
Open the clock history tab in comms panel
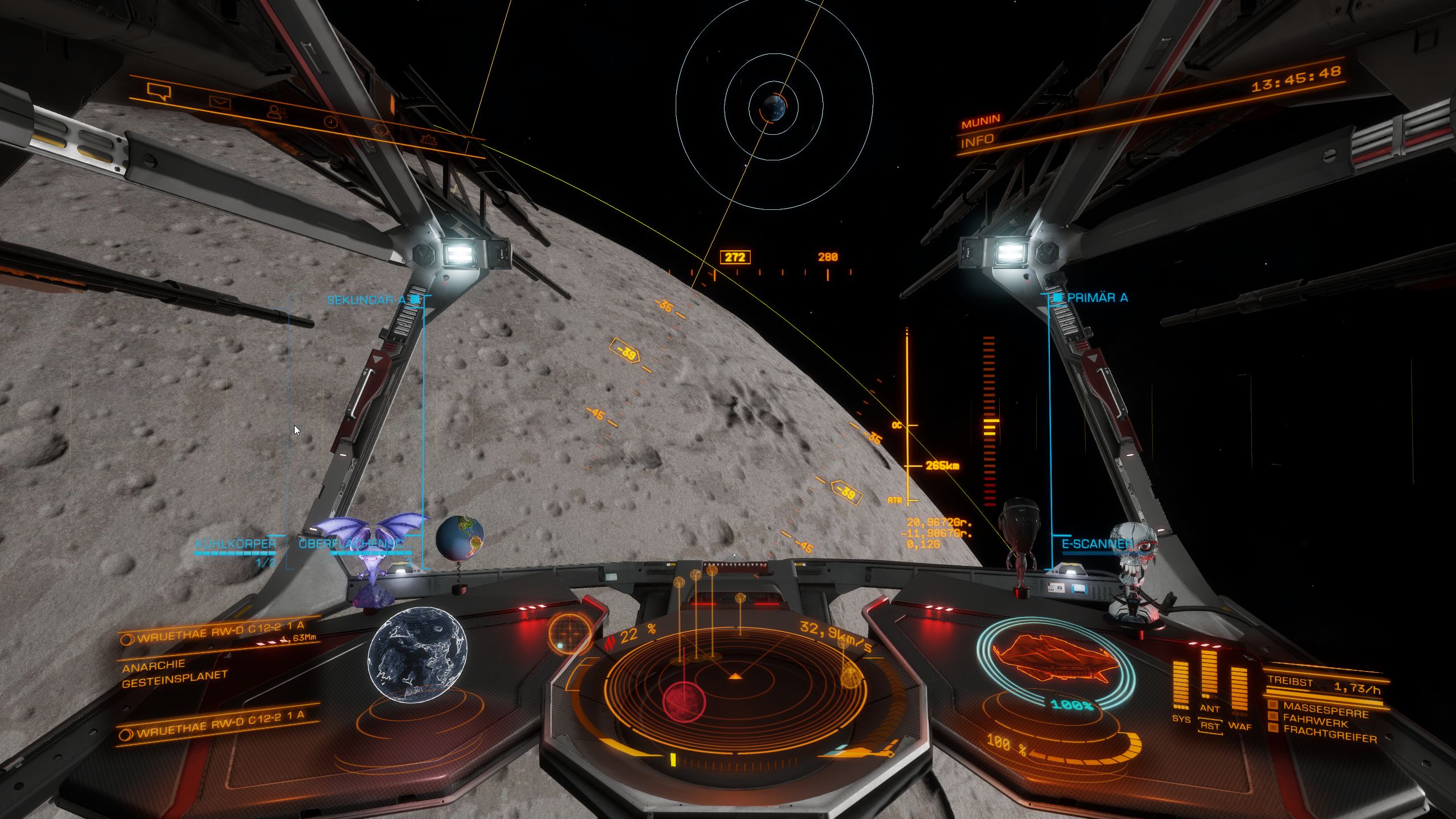point(330,122)
